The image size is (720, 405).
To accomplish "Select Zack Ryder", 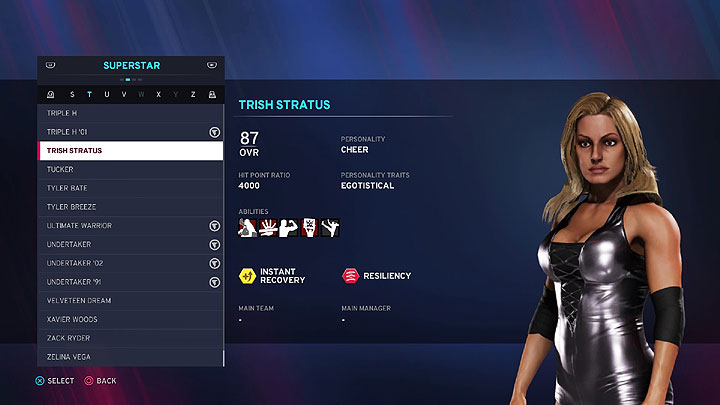I will coord(130,338).
